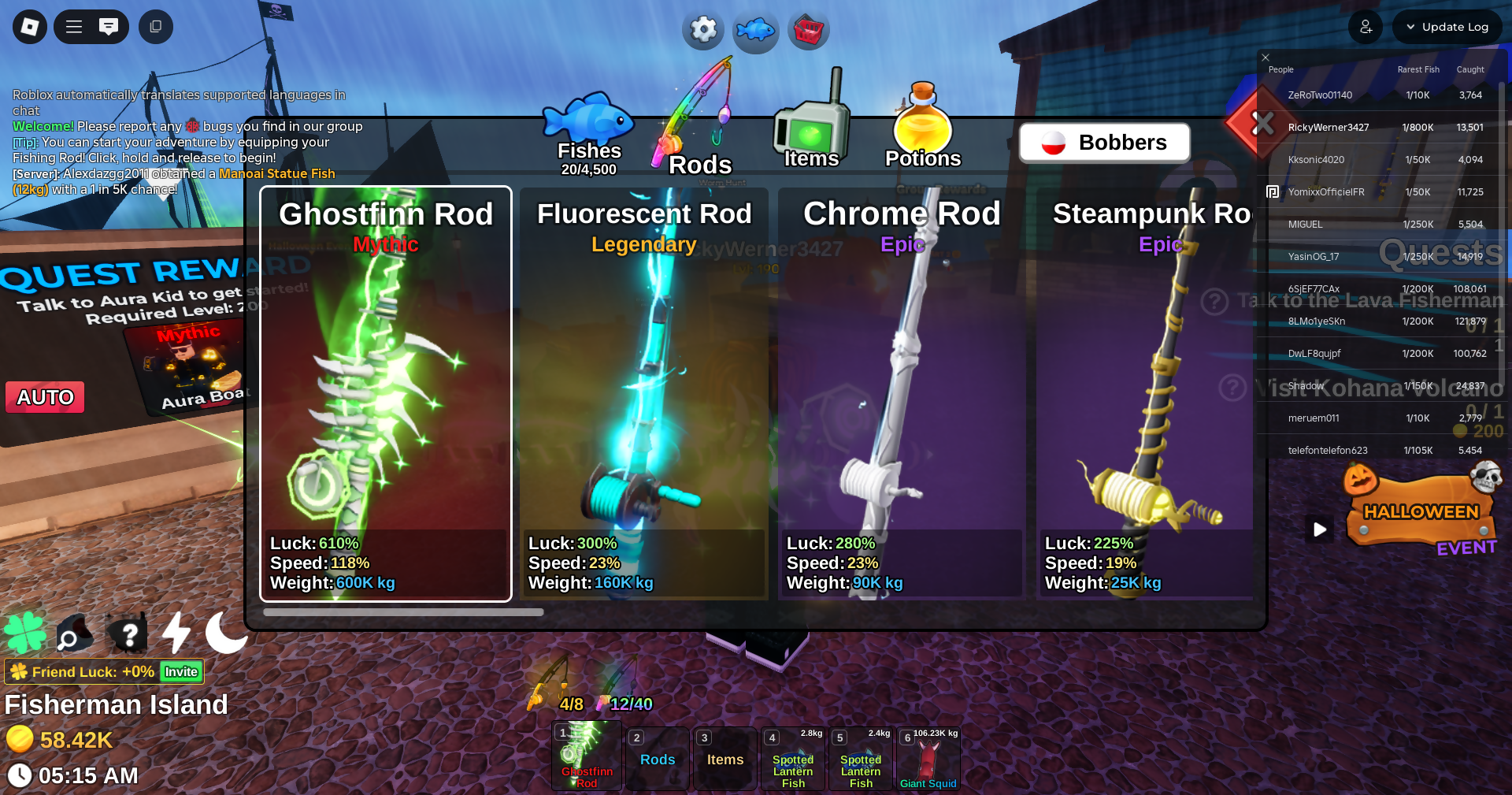
Task: Open the Bobbers section
Action: pos(1104,143)
